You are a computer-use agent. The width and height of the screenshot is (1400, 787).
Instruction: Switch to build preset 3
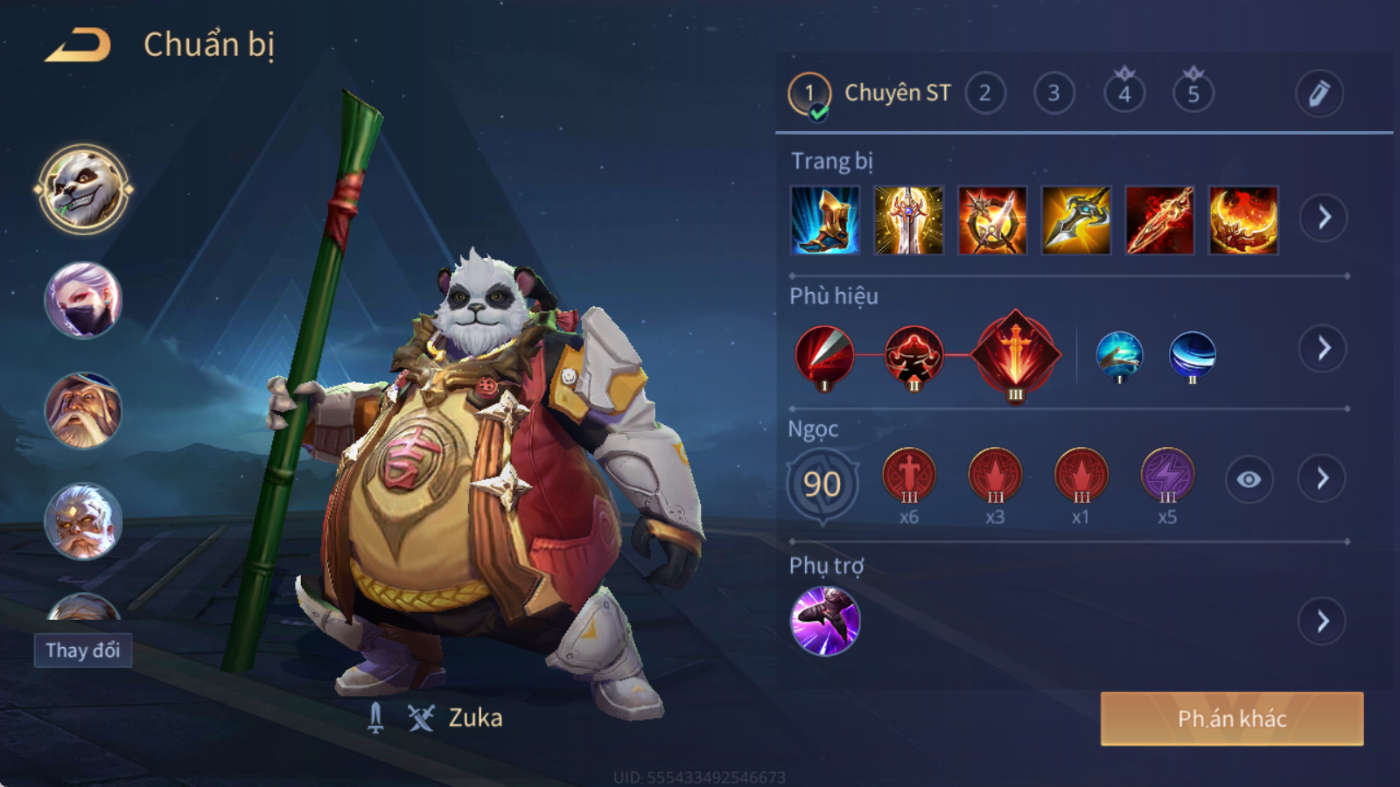pyautogui.click(x=1054, y=93)
